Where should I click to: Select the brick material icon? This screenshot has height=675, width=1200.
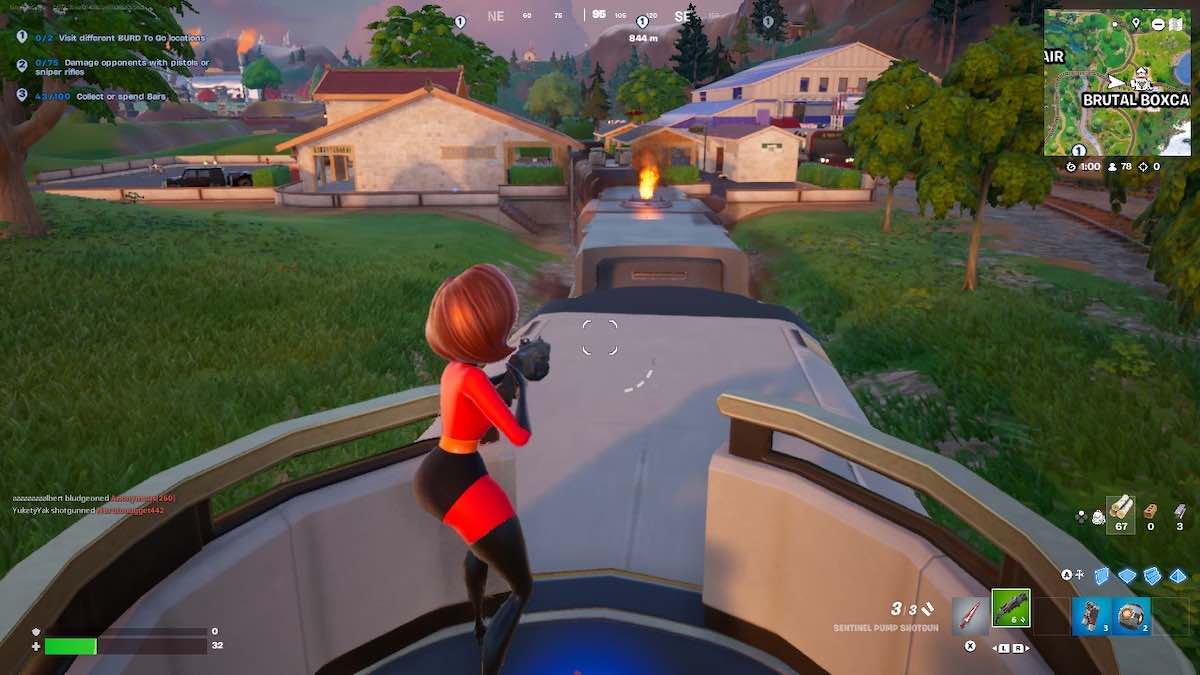(1151, 512)
